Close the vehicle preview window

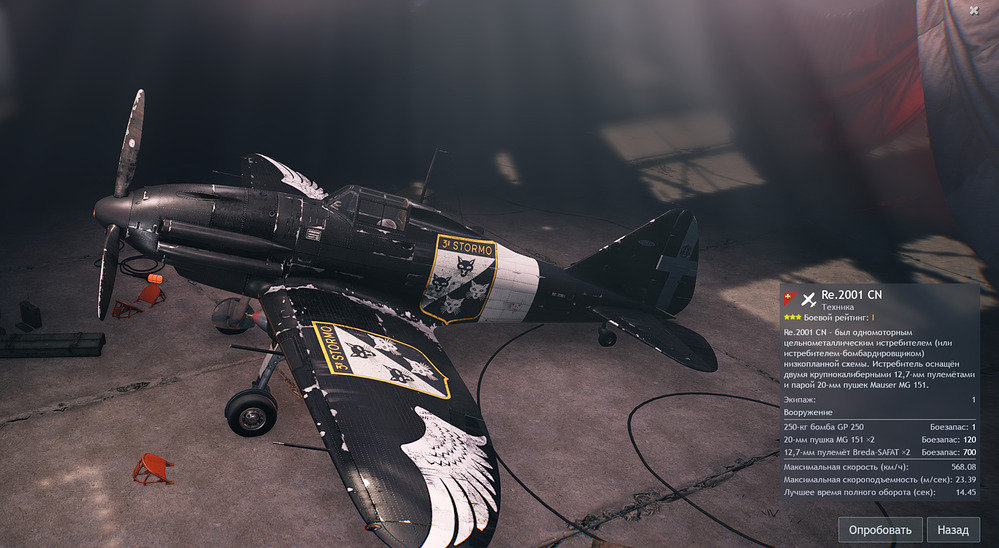tap(974, 10)
